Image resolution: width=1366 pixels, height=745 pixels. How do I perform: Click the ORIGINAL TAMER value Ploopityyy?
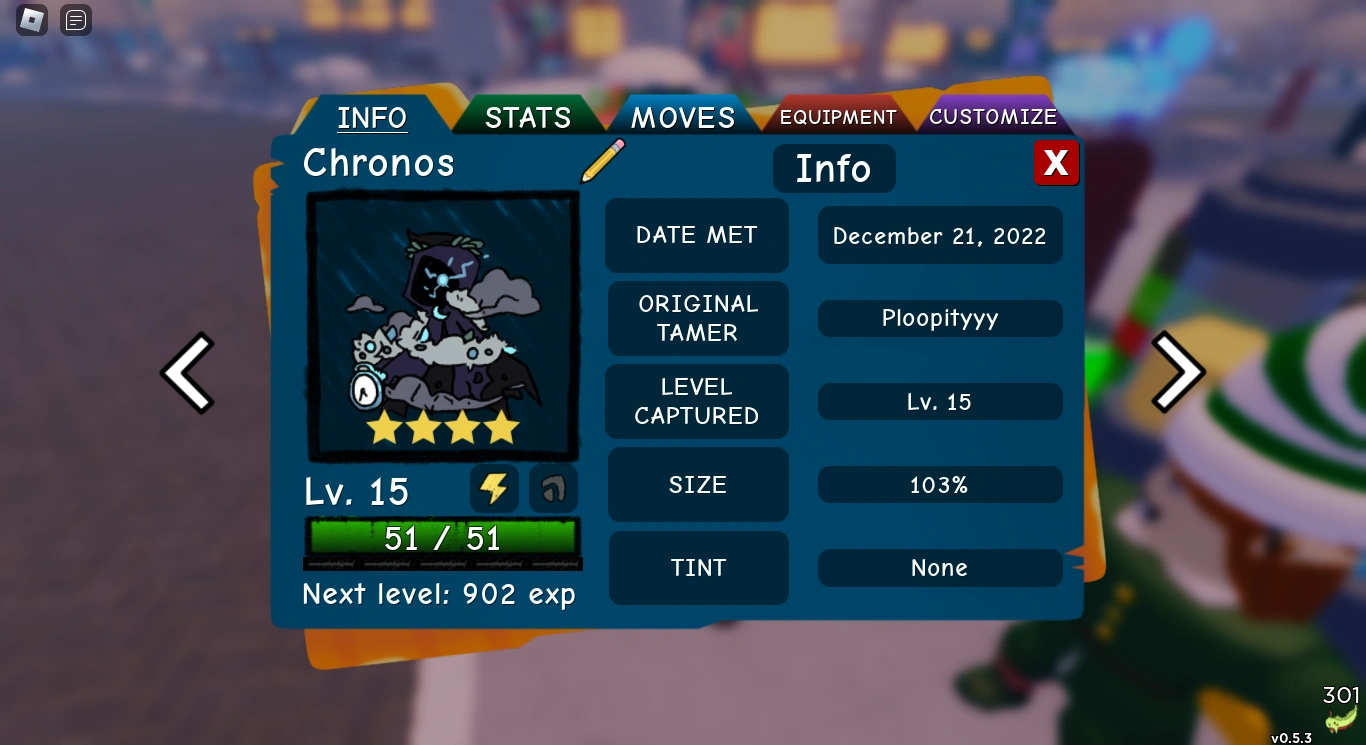[939, 318]
